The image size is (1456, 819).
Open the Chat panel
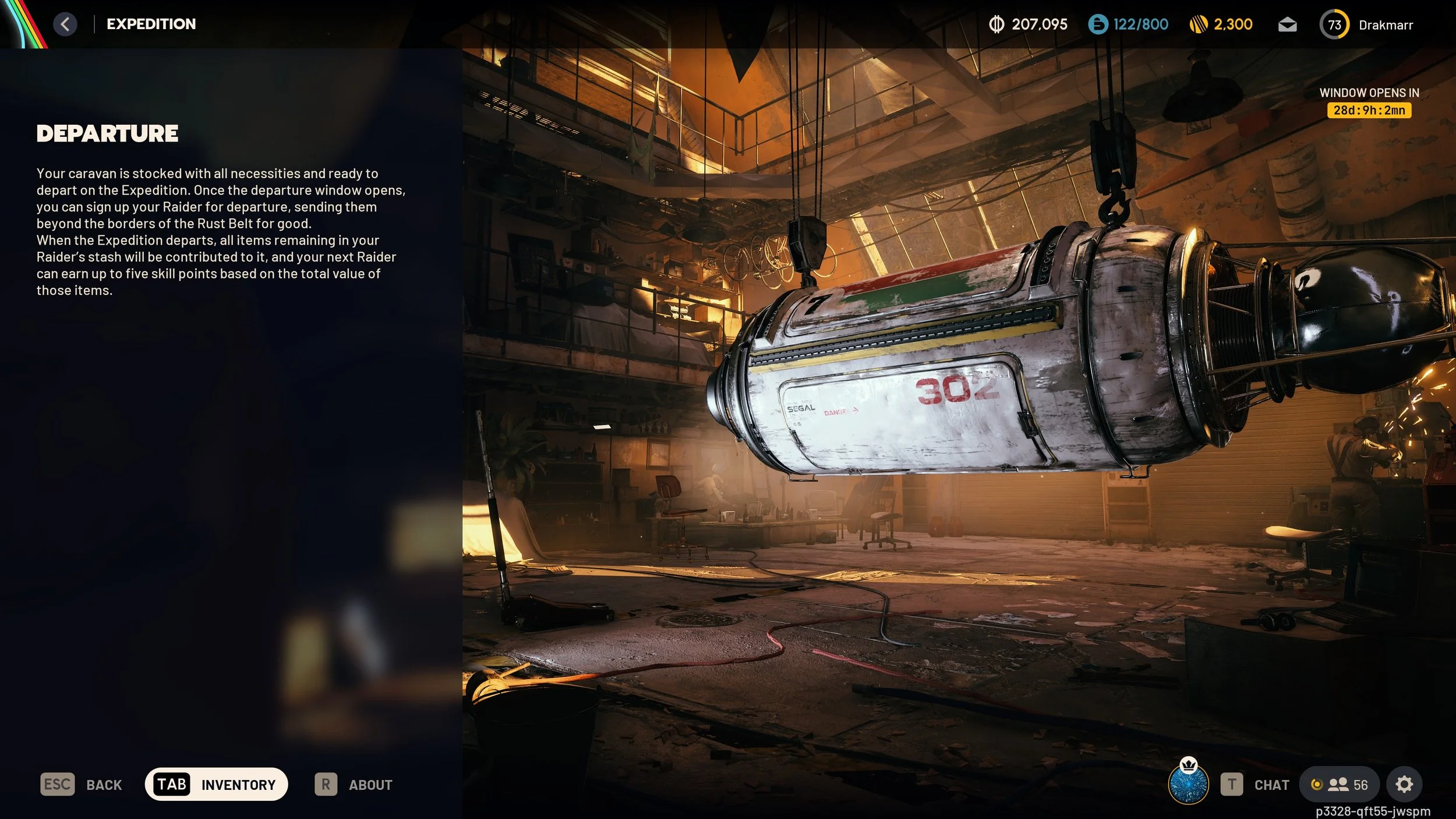tap(1256, 784)
